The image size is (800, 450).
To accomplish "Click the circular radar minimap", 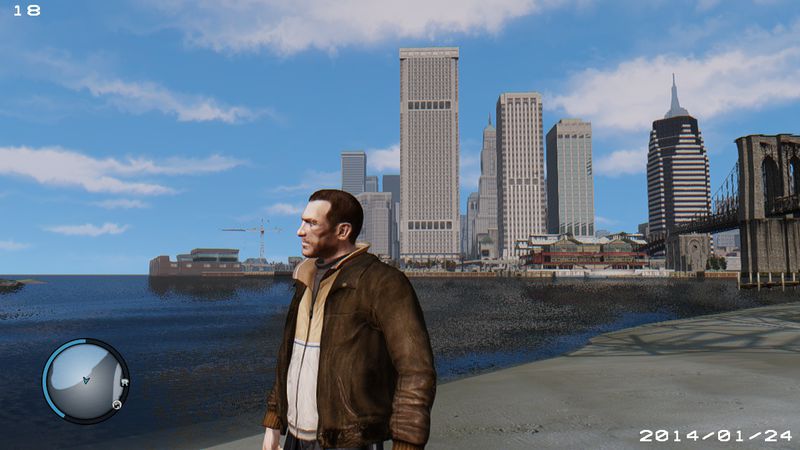I will tap(85, 381).
